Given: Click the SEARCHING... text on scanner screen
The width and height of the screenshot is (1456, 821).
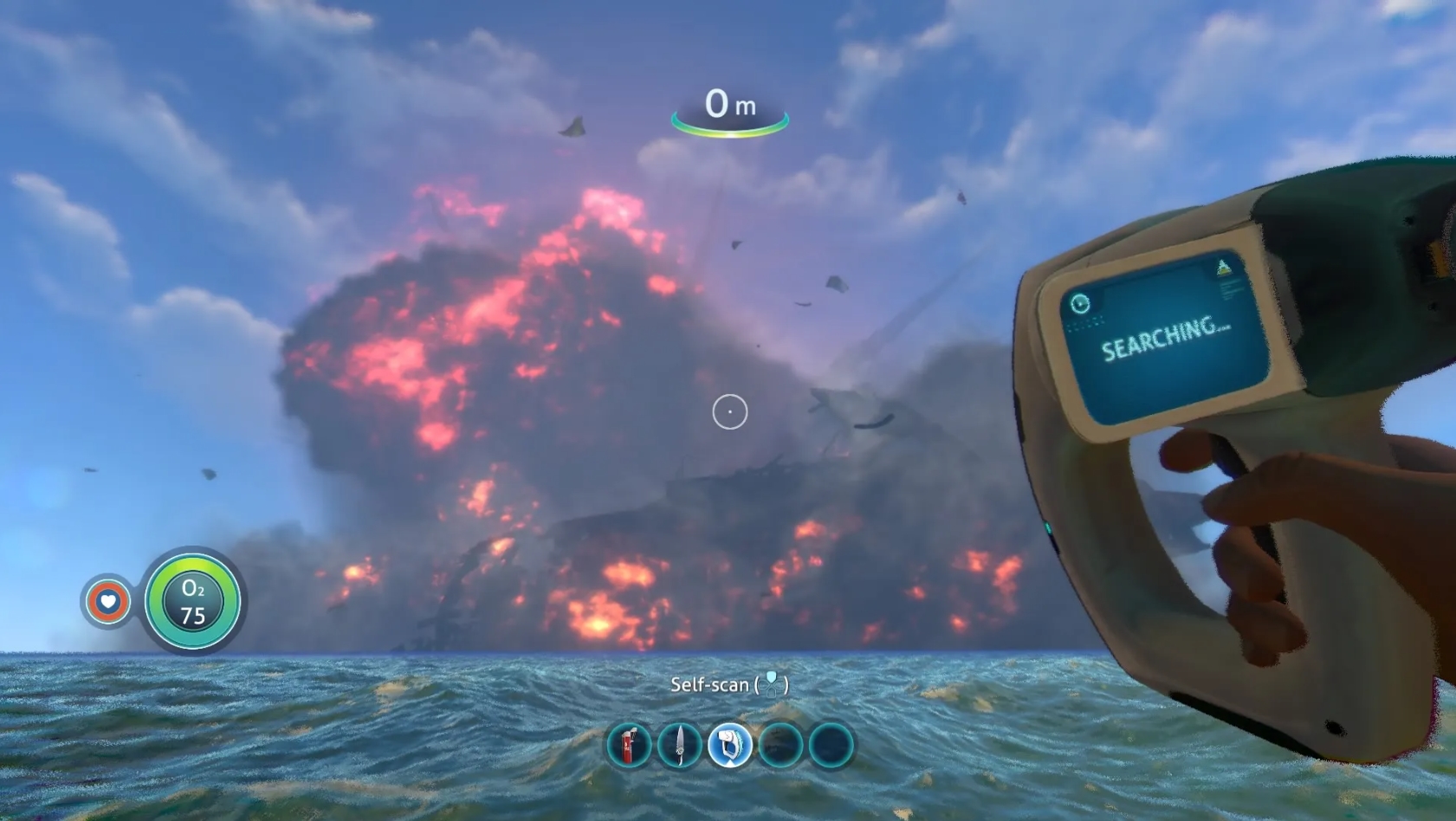Looking at the screenshot, I should (1165, 342).
